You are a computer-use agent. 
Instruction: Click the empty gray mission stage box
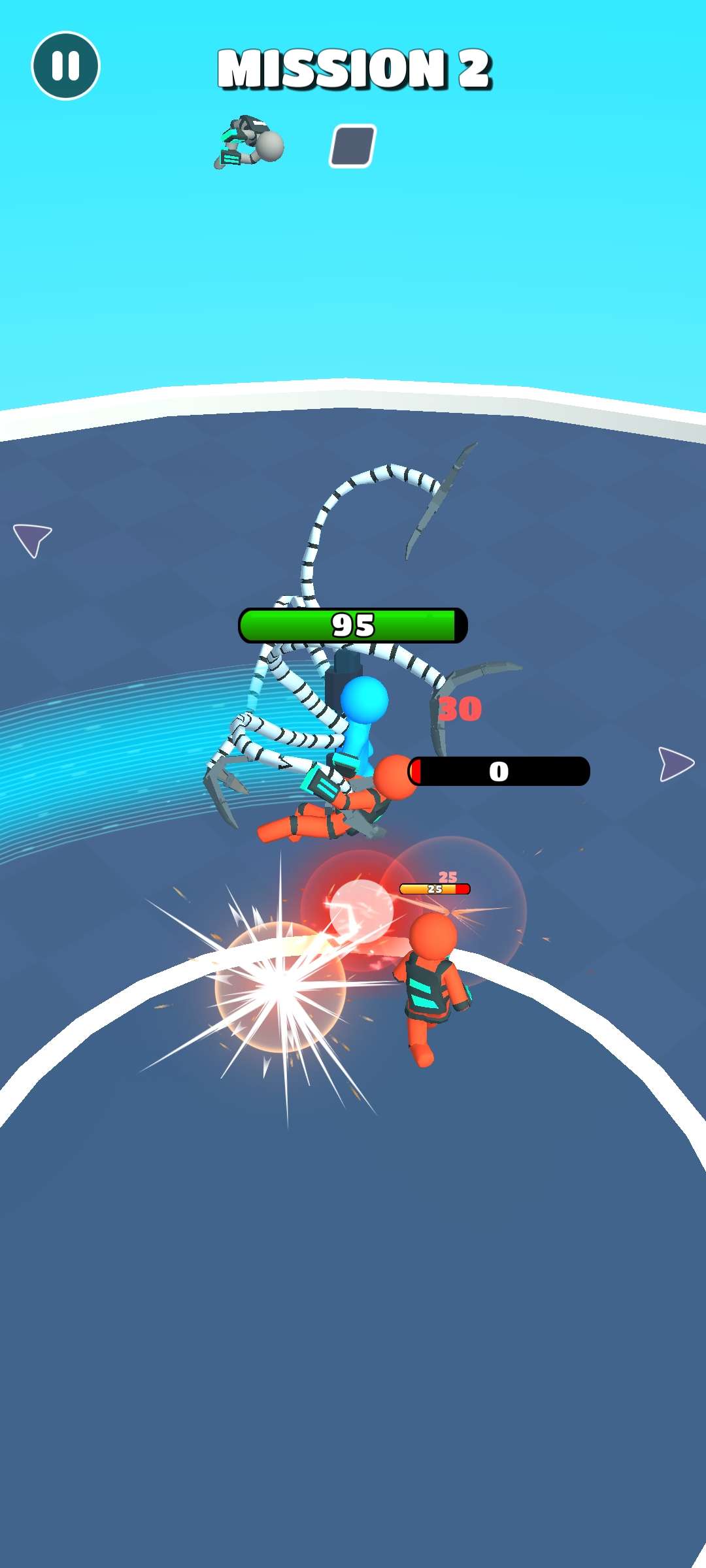pyautogui.click(x=352, y=146)
